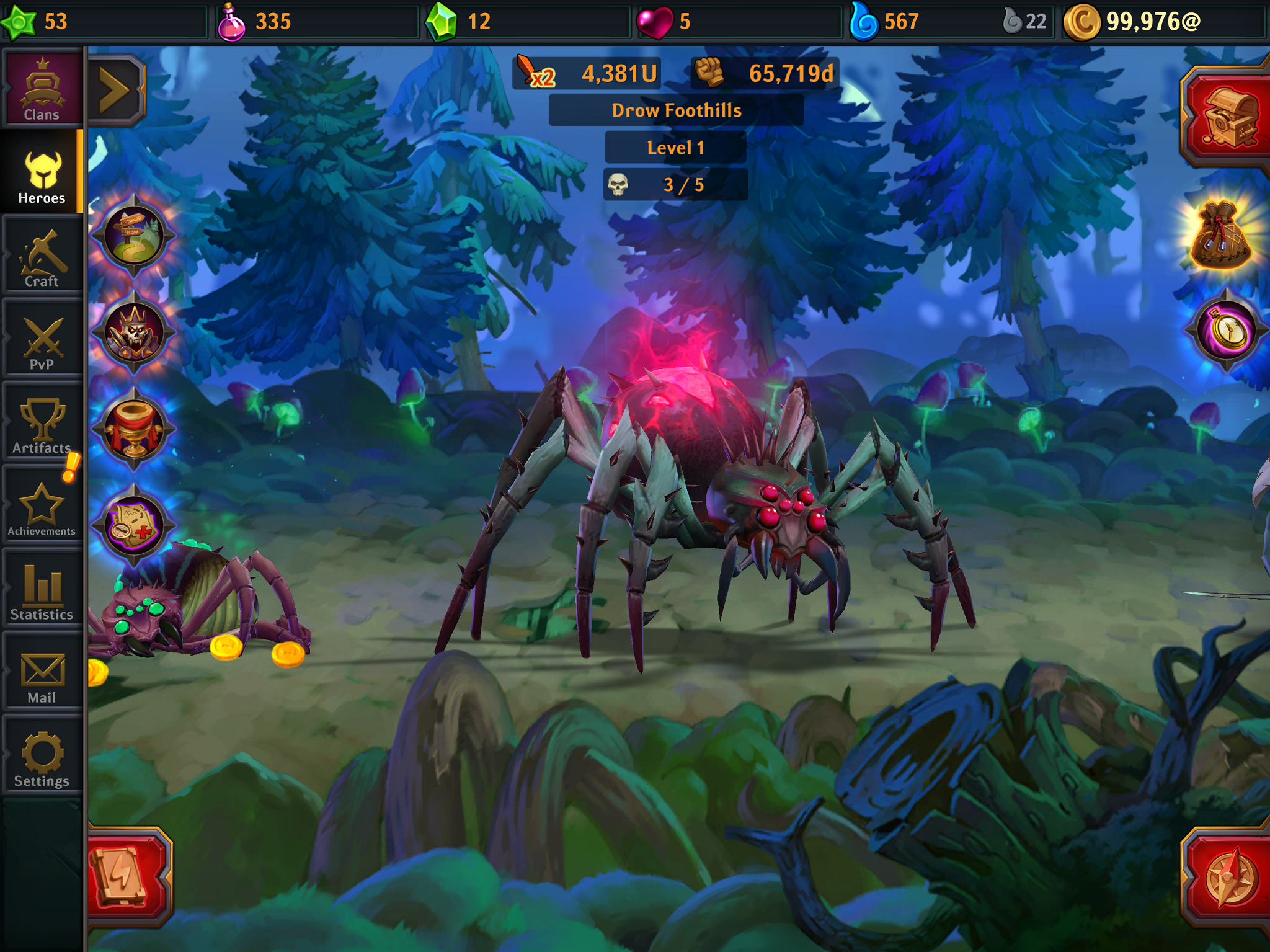The height and width of the screenshot is (952, 1270).
Task: Expand the side panel with the arrow chevron
Action: [x=115, y=88]
